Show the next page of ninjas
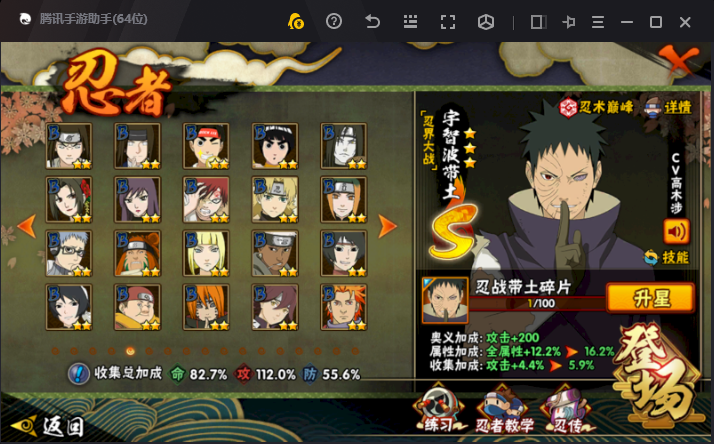Image resolution: width=714 pixels, height=444 pixels. point(387,226)
